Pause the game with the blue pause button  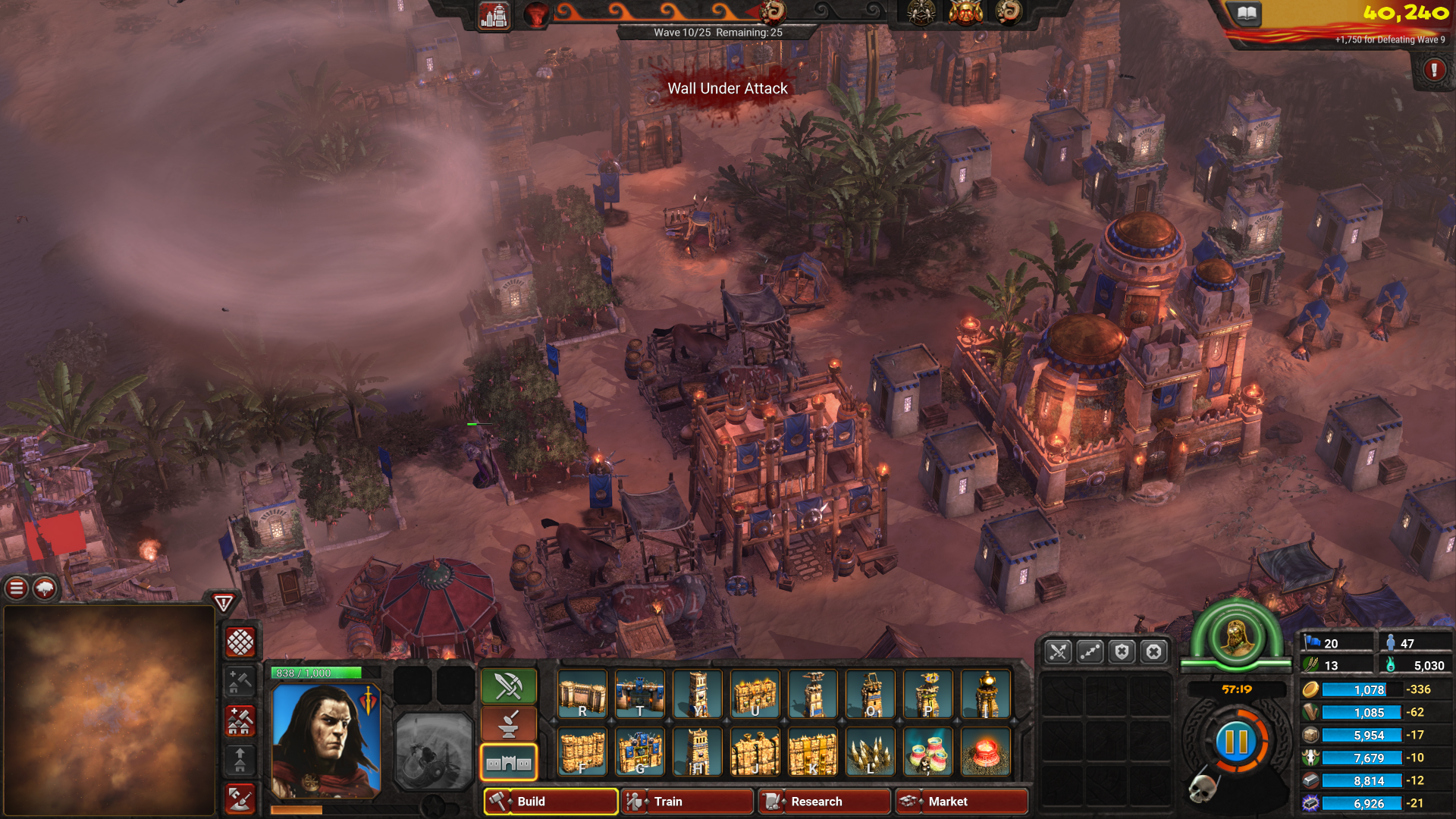(1236, 742)
